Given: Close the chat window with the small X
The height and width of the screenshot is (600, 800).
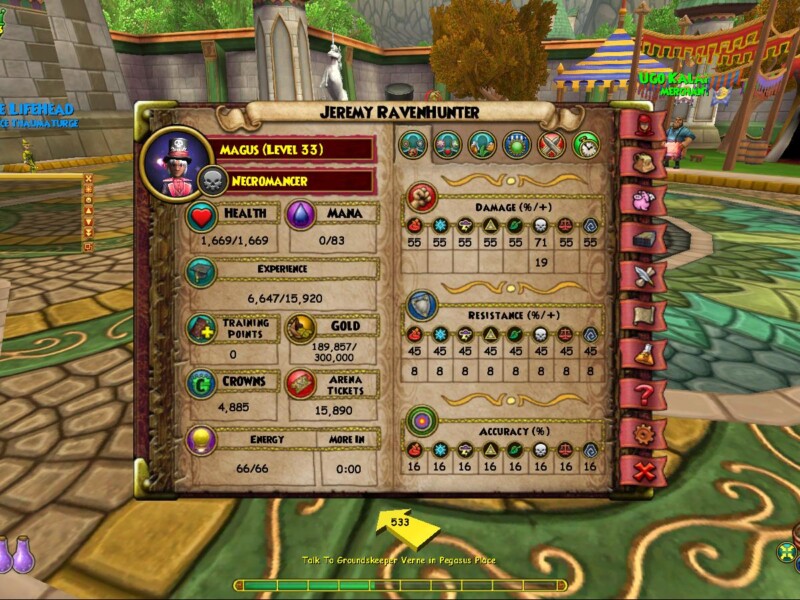Looking at the screenshot, I should pyautogui.click(x=88, y=179).
